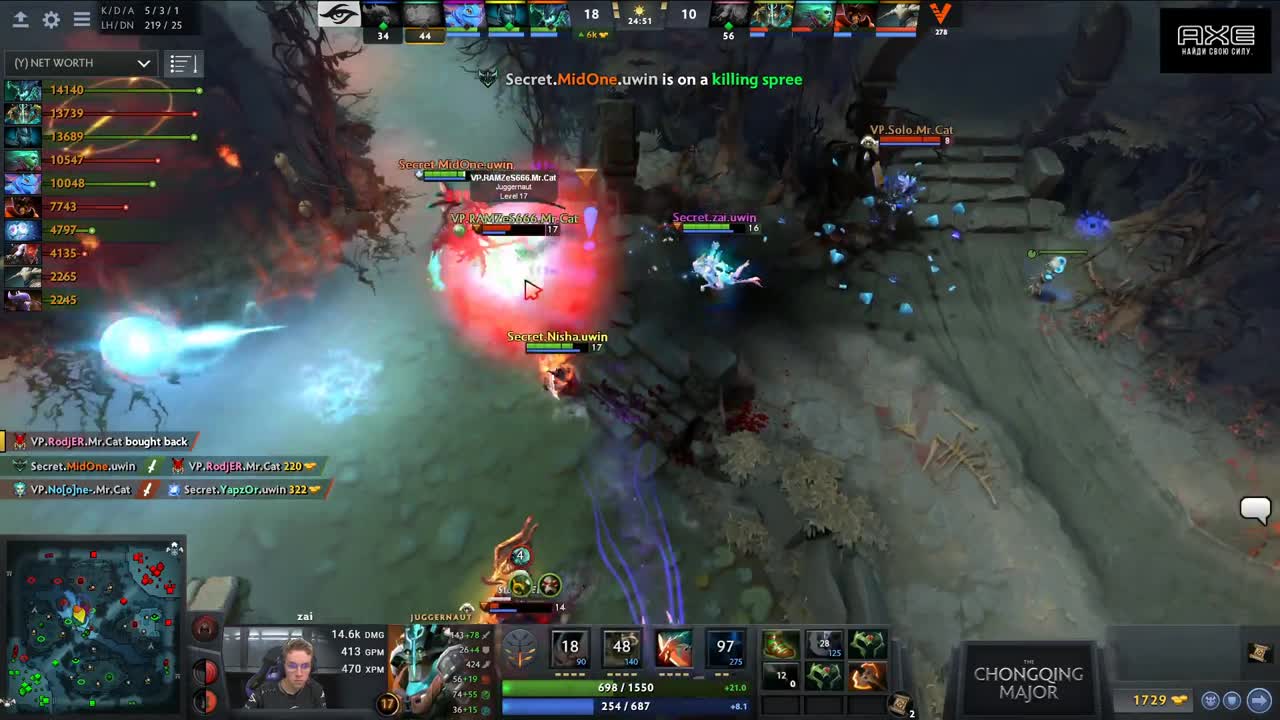Open the courier button bottom-right
The image size is (1280, 720).
1211,700
